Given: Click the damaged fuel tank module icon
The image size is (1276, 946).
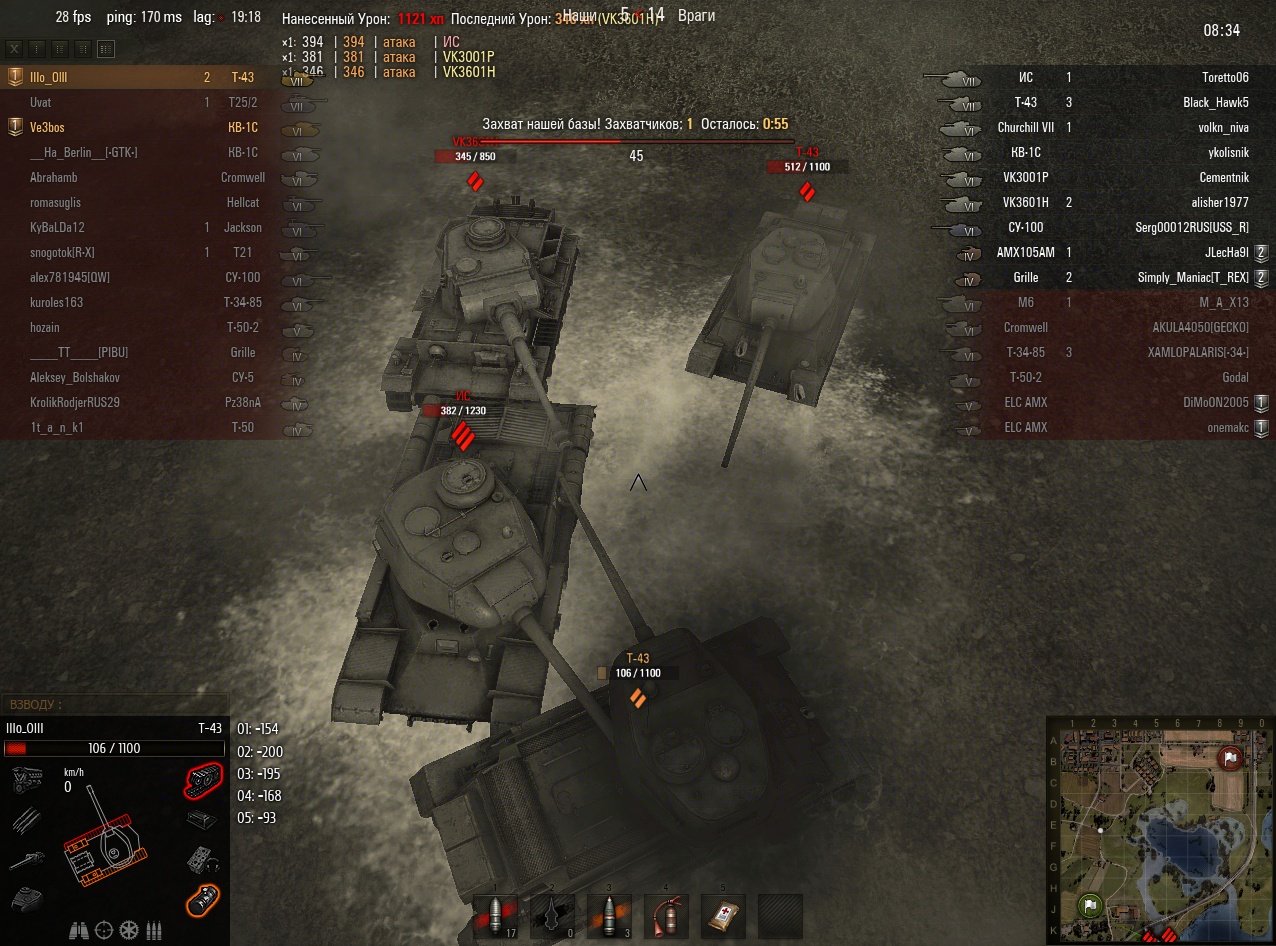Looking at the screenshot, I should point(204,901).
